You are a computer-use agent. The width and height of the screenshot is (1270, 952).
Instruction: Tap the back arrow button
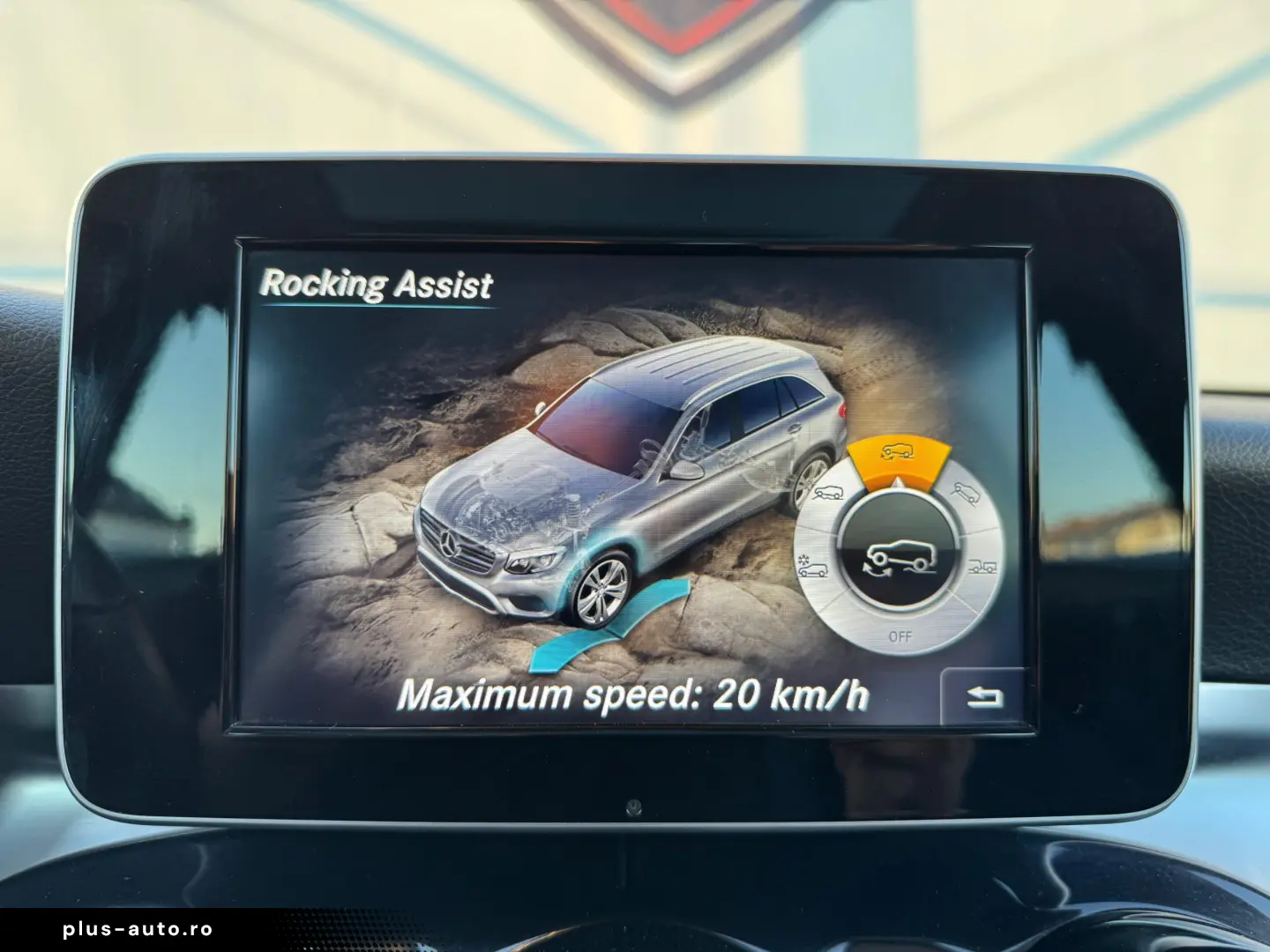click(x=984, y=697)
